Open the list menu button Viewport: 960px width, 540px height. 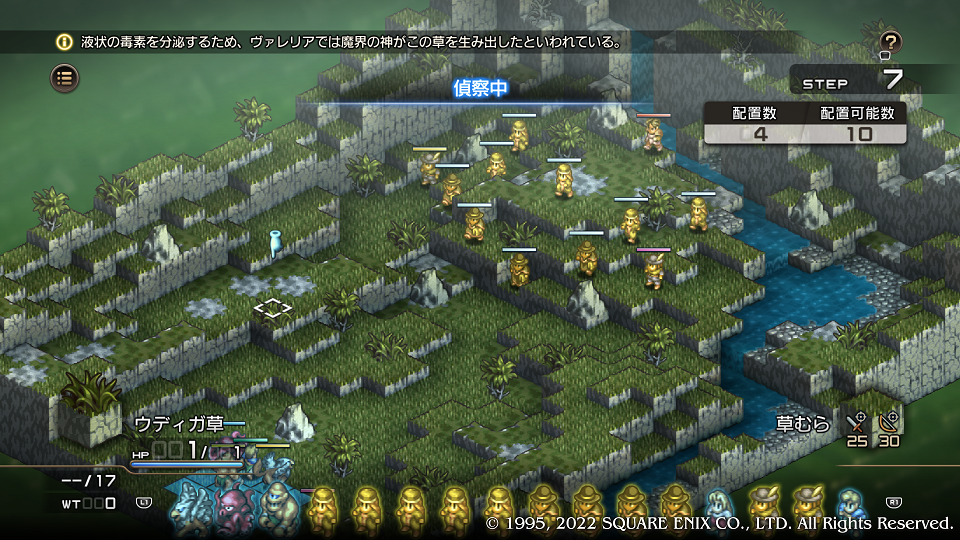pyautogui.click(x=65, y=77)
